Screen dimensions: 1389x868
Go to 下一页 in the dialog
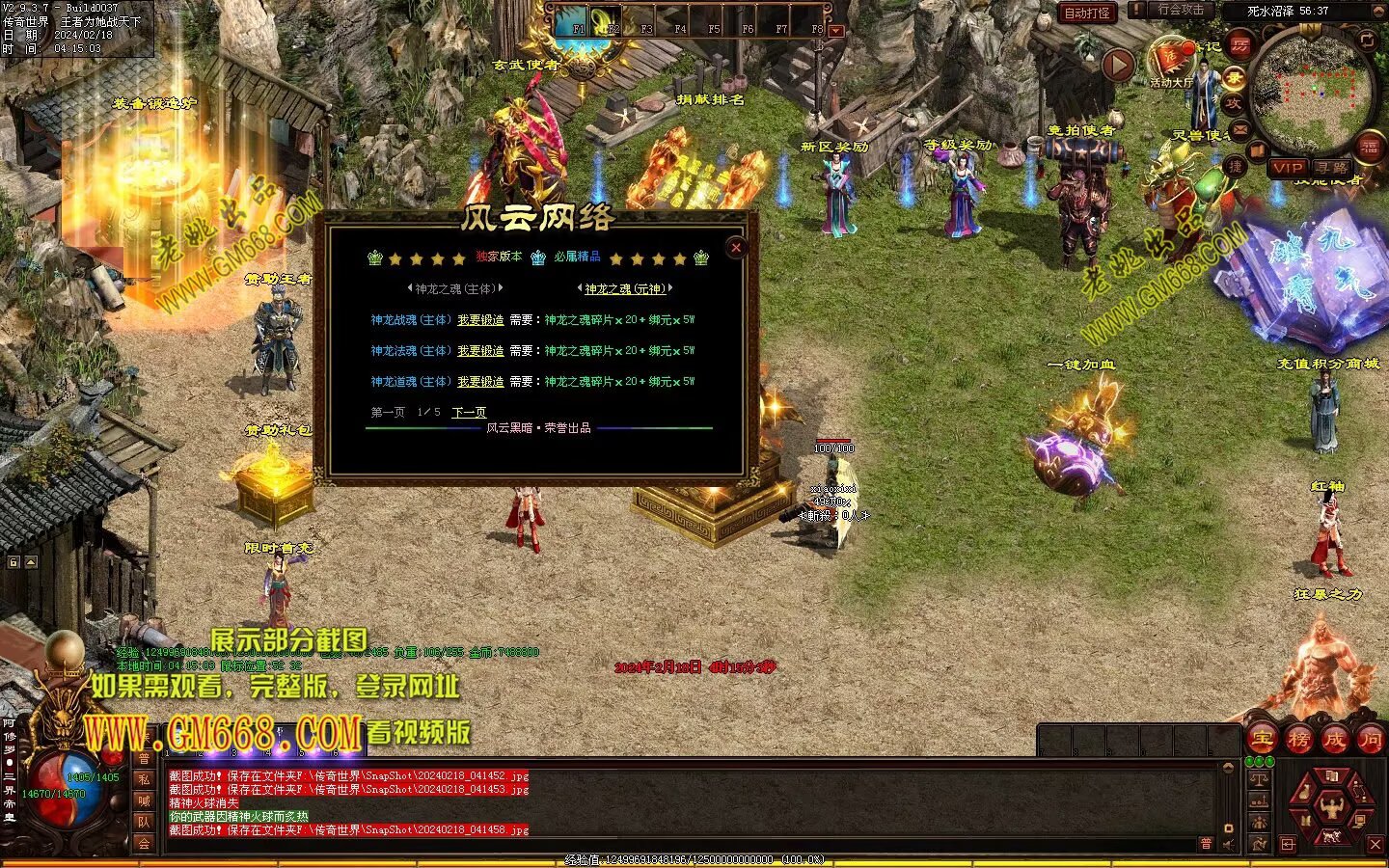click(x=469, y=413)
